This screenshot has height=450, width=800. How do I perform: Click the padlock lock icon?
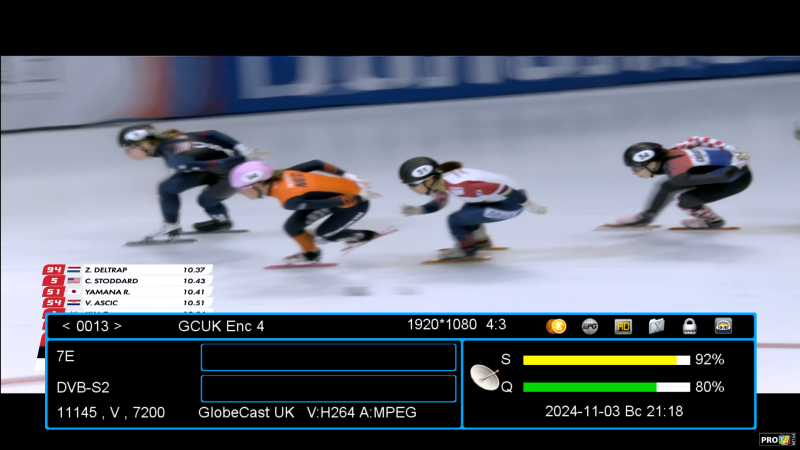(x=689, y=326)
